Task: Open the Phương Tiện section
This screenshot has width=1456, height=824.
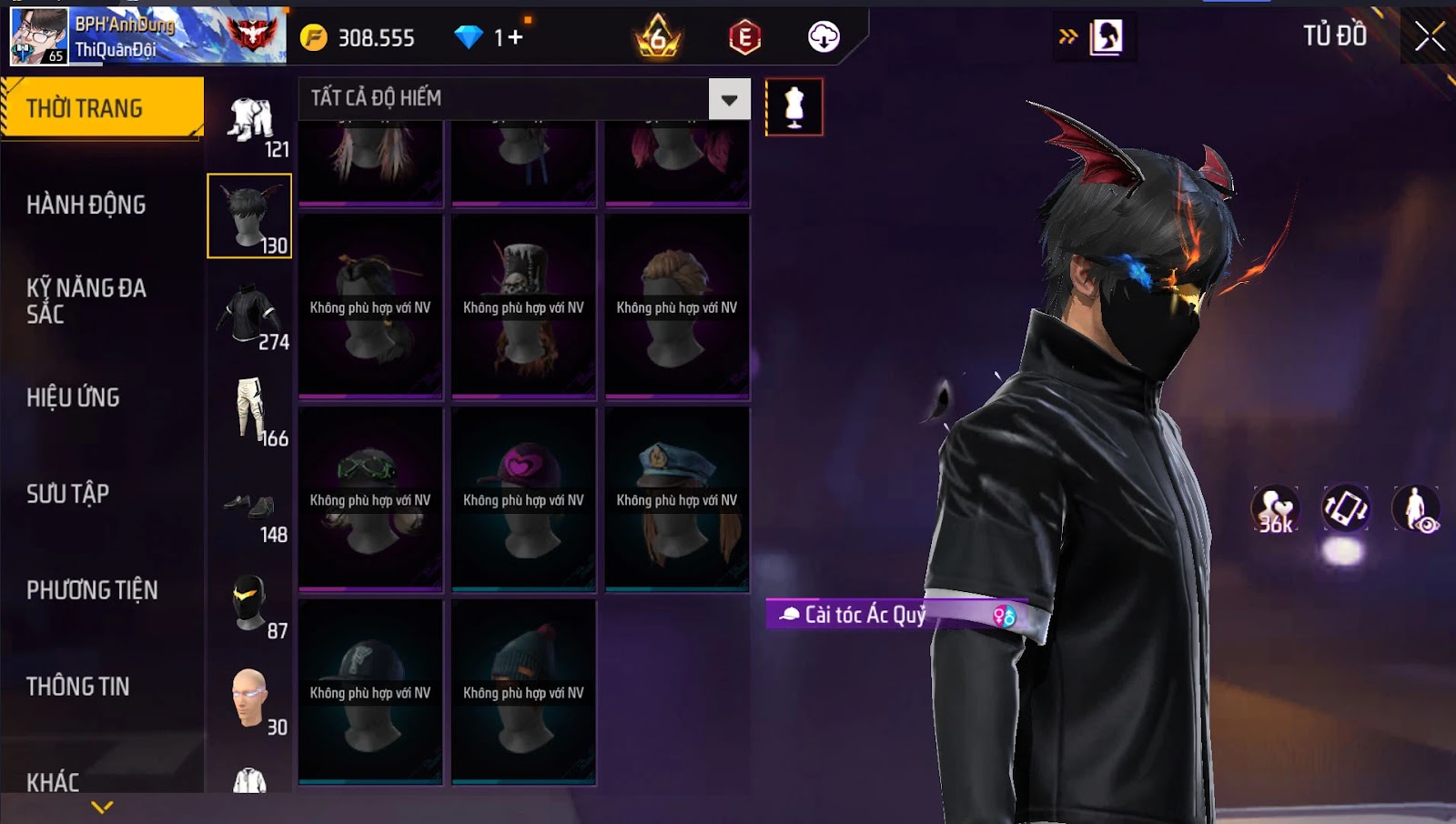Action: point(92,590)
